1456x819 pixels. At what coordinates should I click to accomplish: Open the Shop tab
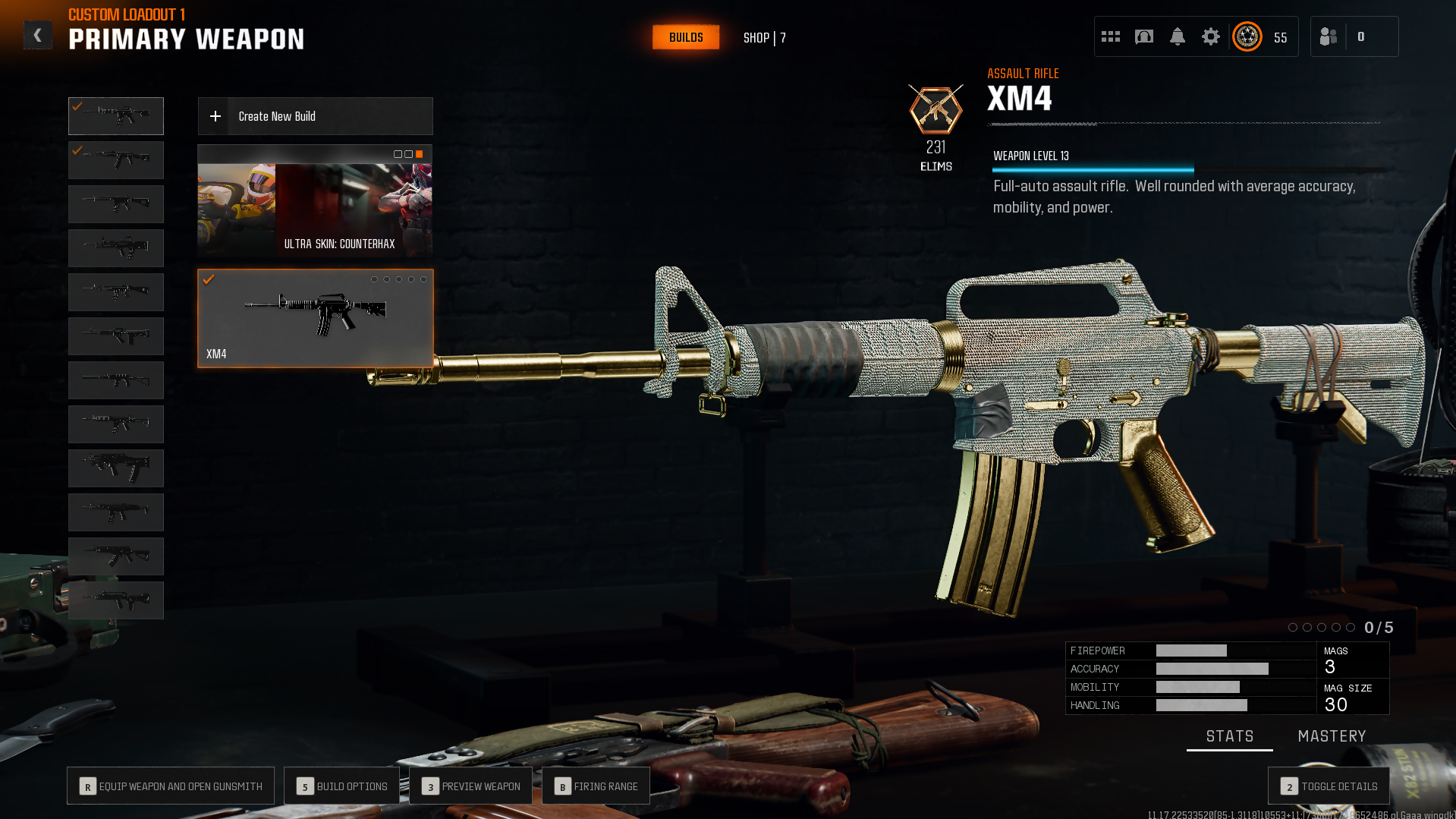764,38
